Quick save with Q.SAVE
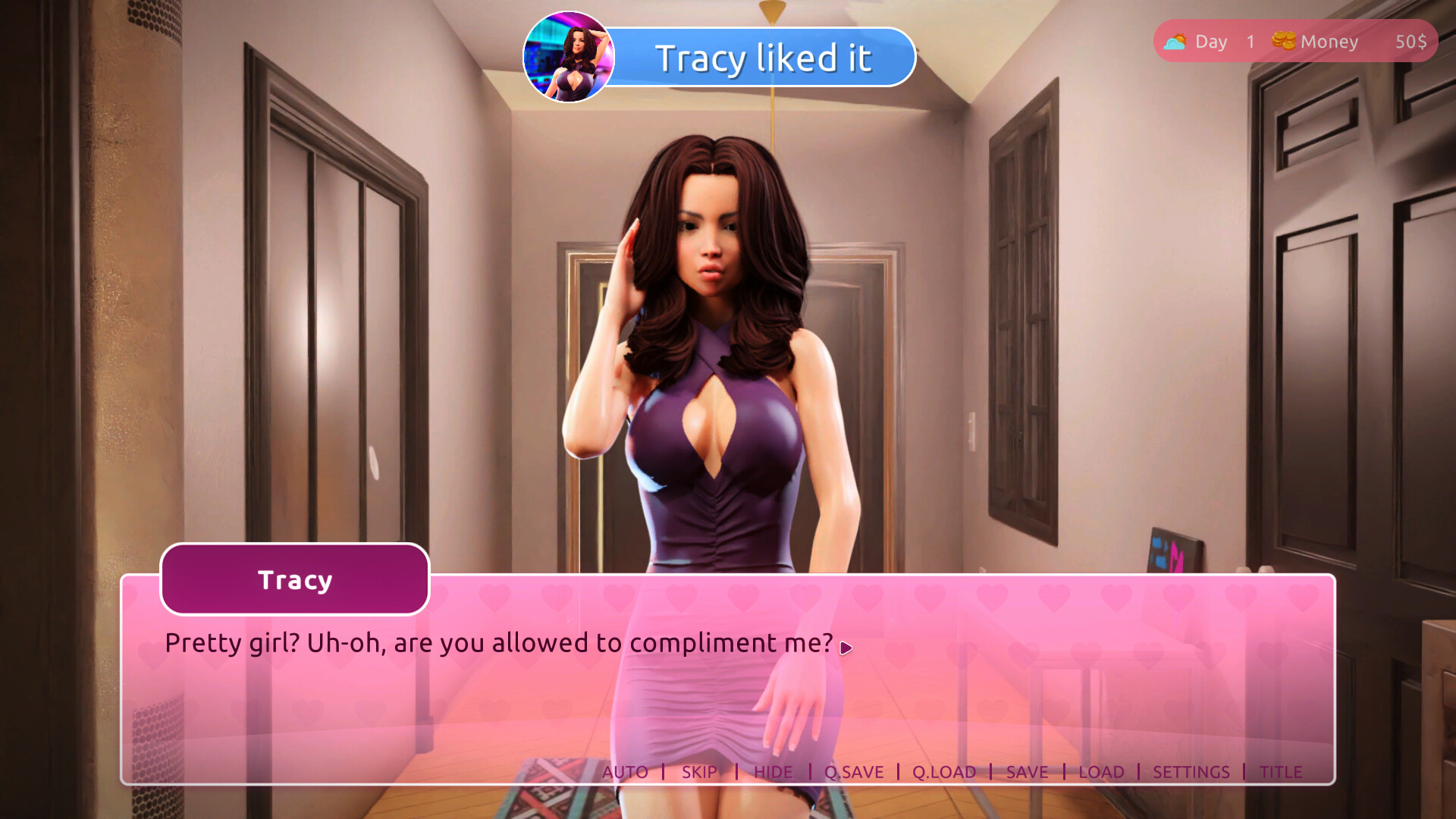 click(x=854, y=772)
